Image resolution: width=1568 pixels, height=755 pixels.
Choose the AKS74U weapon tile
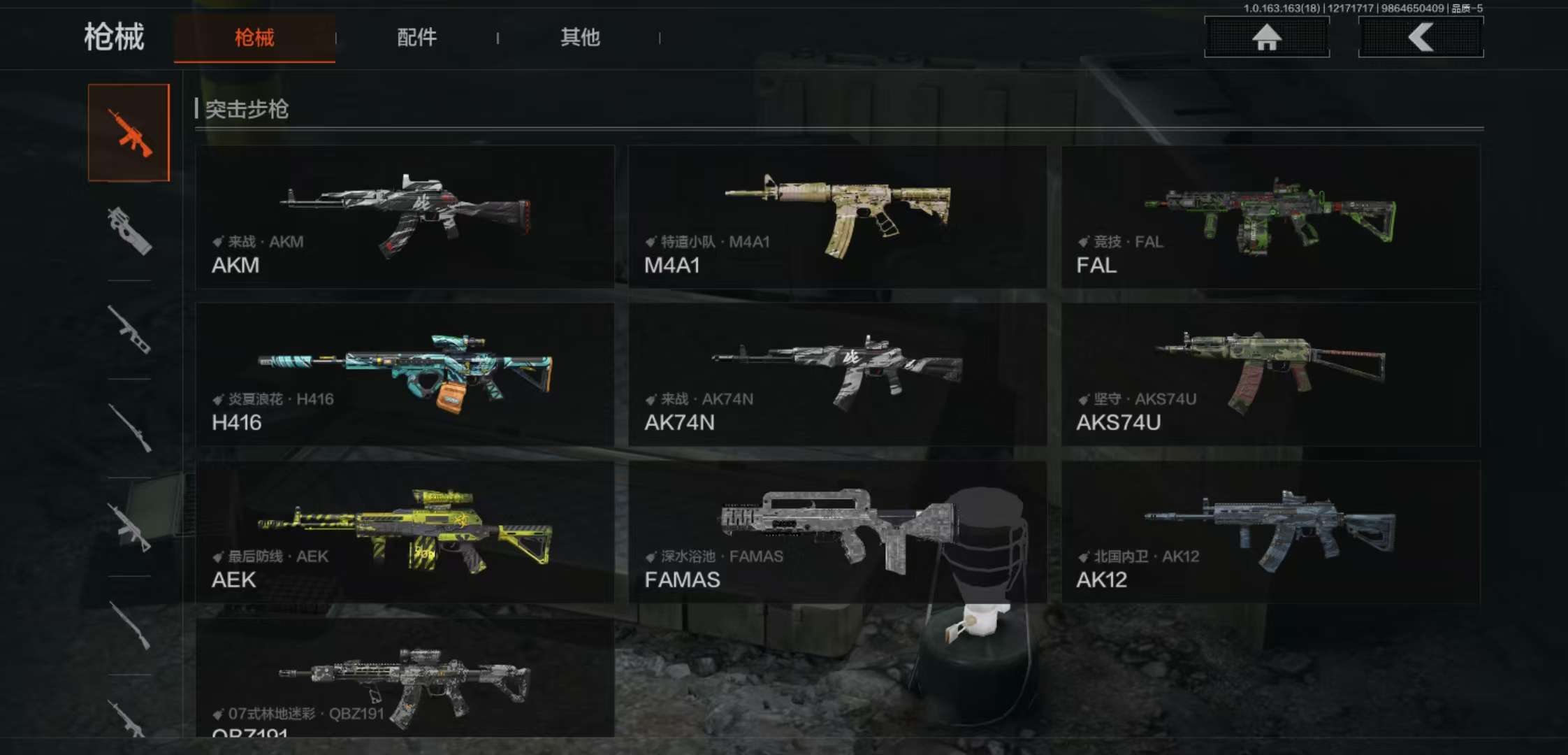1270,375
